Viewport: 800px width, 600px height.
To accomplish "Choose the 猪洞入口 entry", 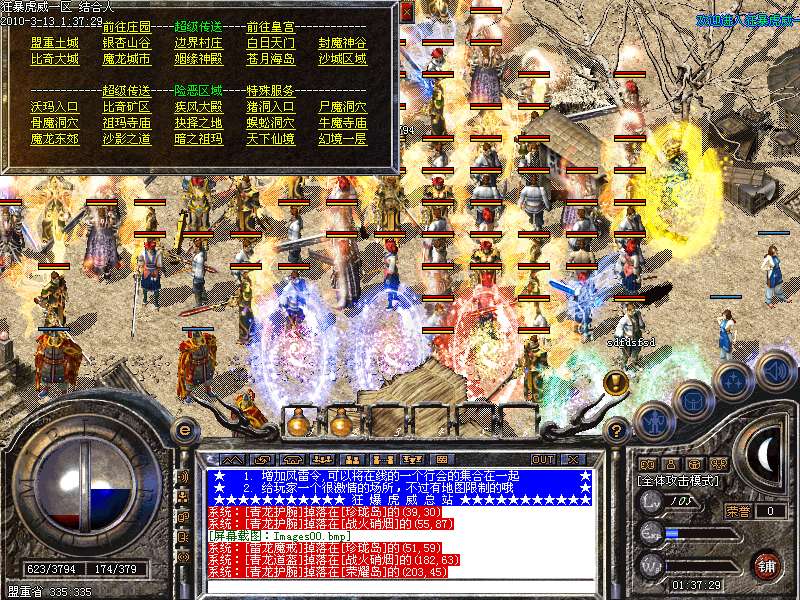I will 270,107.
